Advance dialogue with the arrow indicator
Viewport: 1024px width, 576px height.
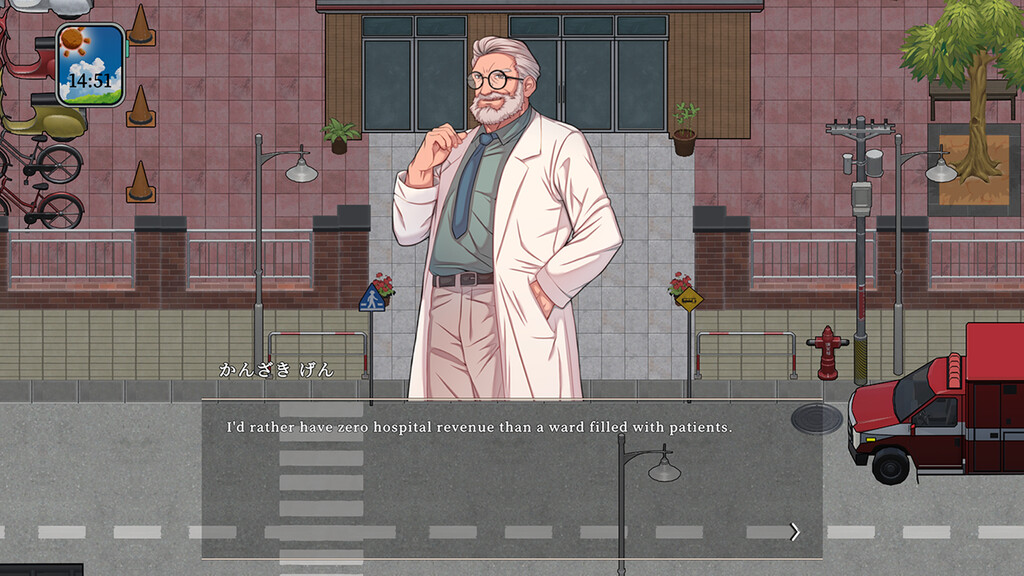[x=795, y=532]
